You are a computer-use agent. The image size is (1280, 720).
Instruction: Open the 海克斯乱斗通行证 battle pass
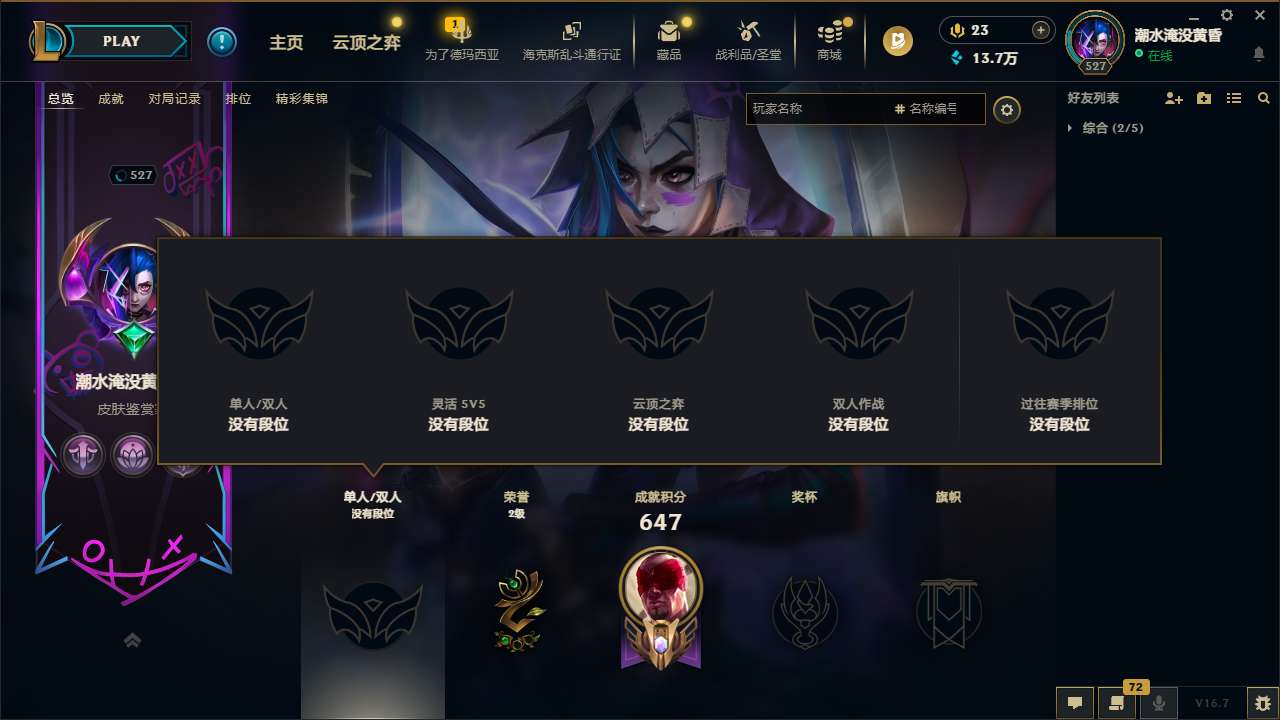(572, 42)
